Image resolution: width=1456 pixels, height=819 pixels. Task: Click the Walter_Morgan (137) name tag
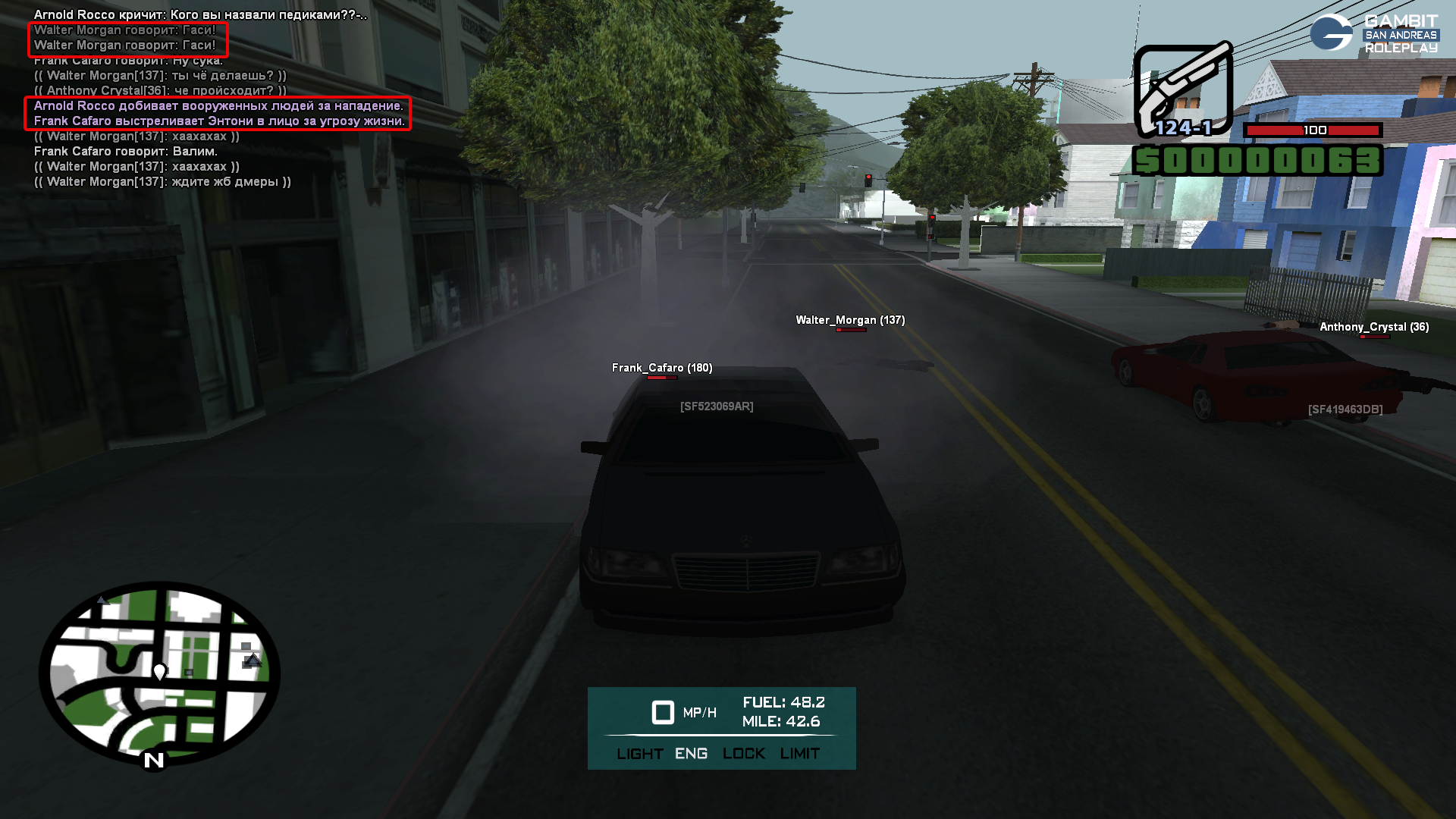pos(850,320)
